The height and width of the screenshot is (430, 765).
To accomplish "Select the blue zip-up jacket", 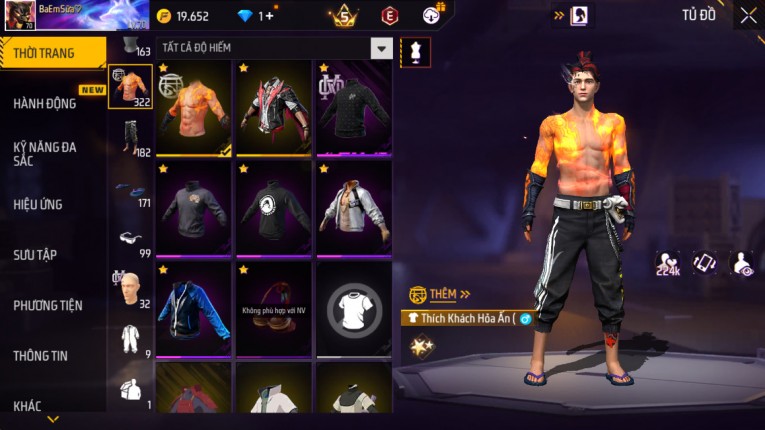I will (x=194, y=307).
